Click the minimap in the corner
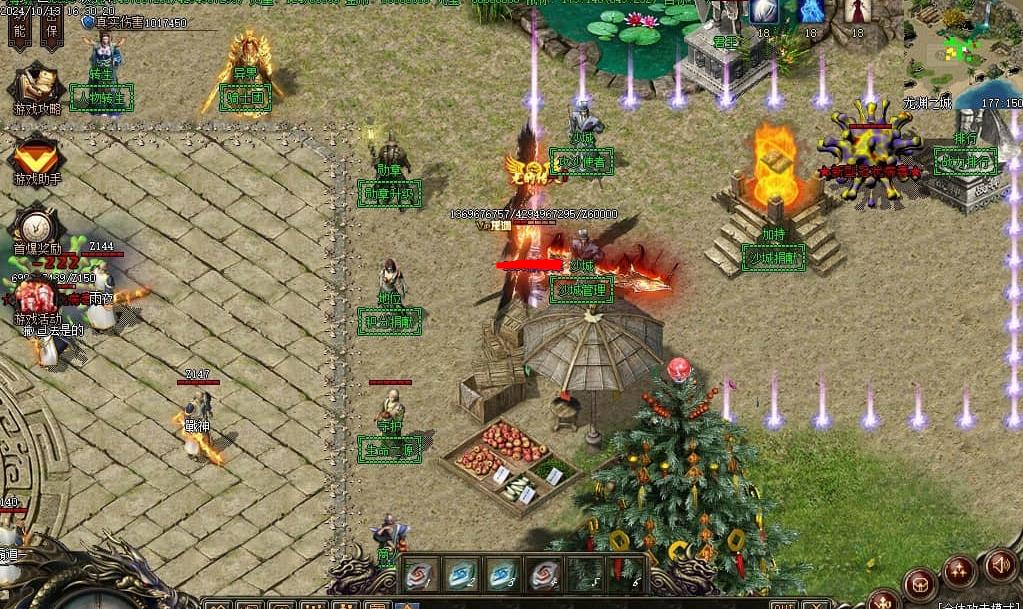 click(962, 48)
